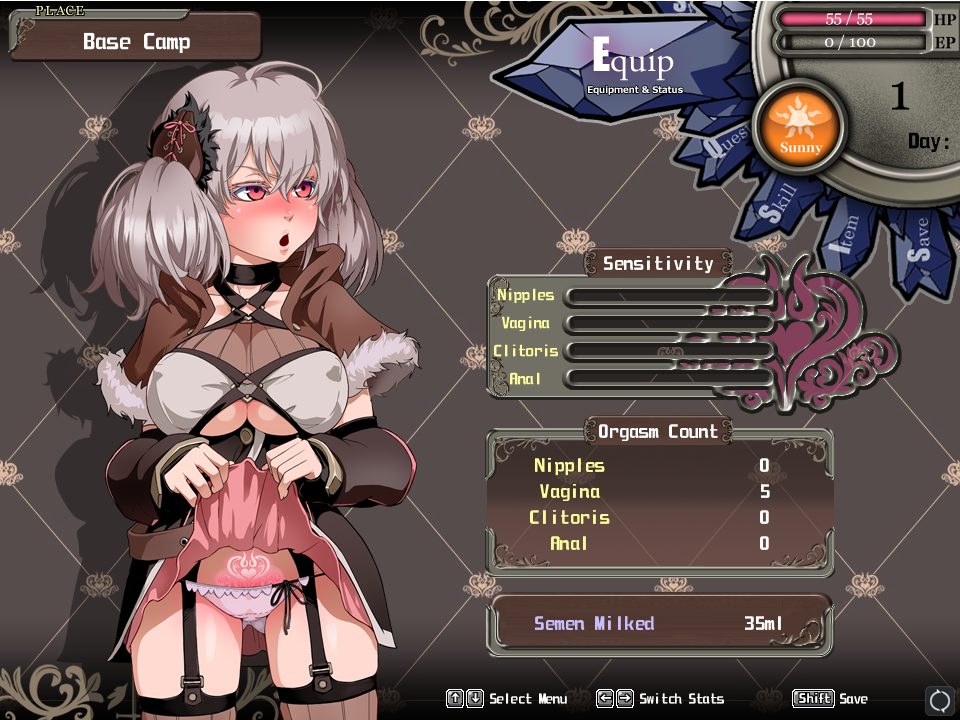The height and width of the screenshot is (720, 960).
Task: Click the circular arrow icon in corner
Action: [939, 700]
